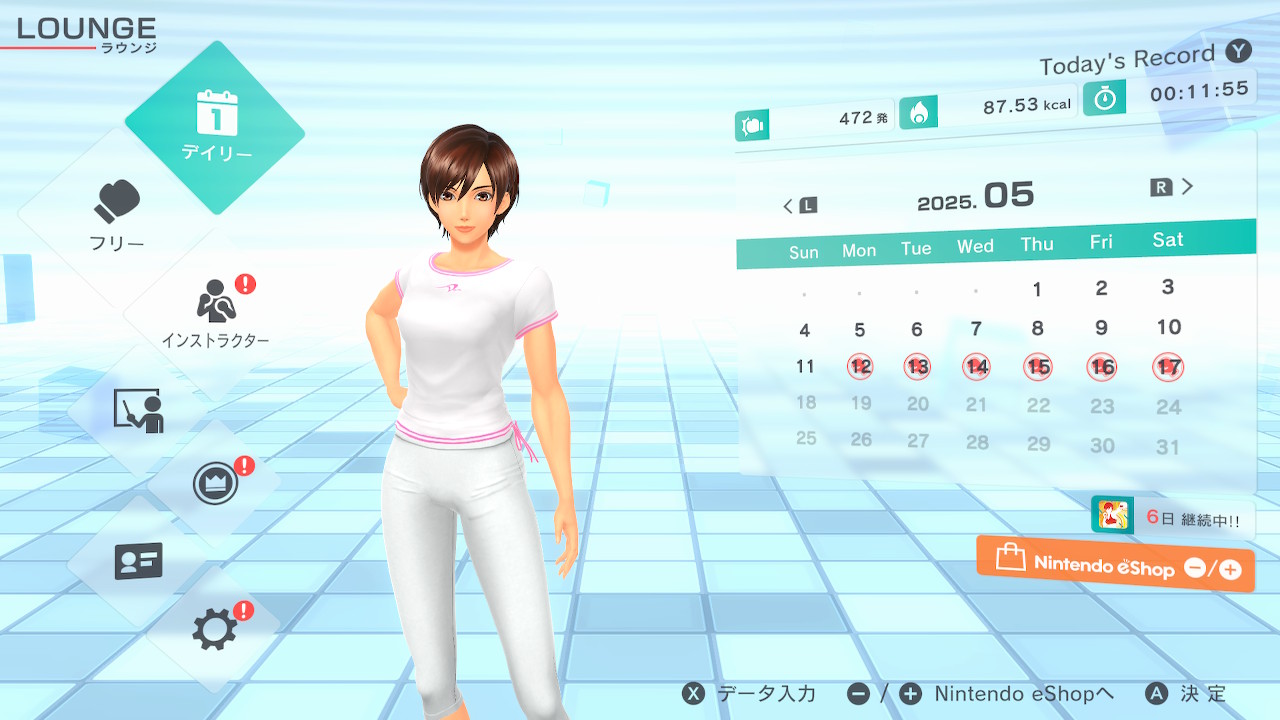Open the crown achievements icon
1280x720 pixels.
(x=215, y=484)
